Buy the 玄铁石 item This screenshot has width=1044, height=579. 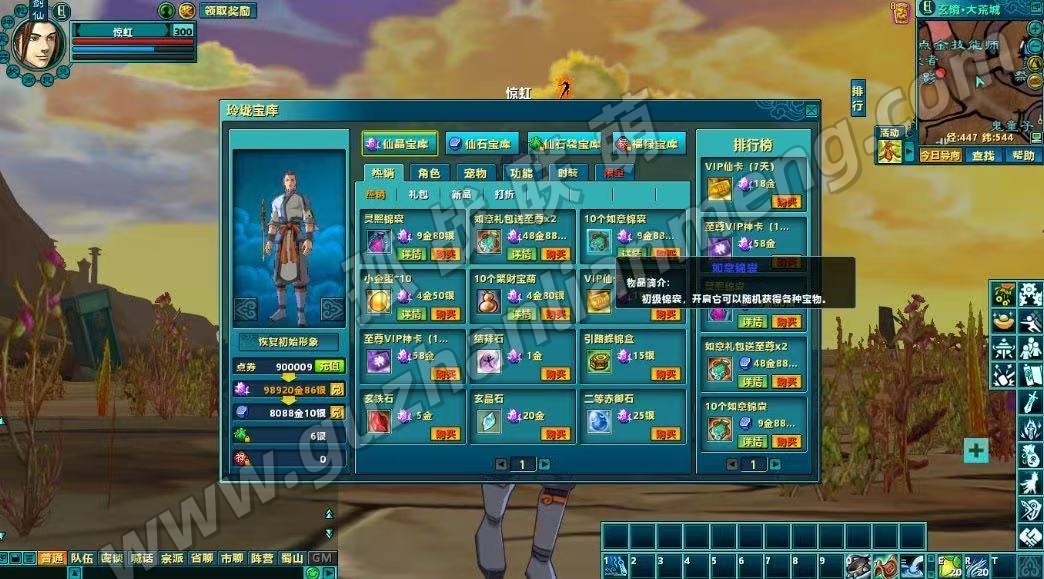point(446,433)
